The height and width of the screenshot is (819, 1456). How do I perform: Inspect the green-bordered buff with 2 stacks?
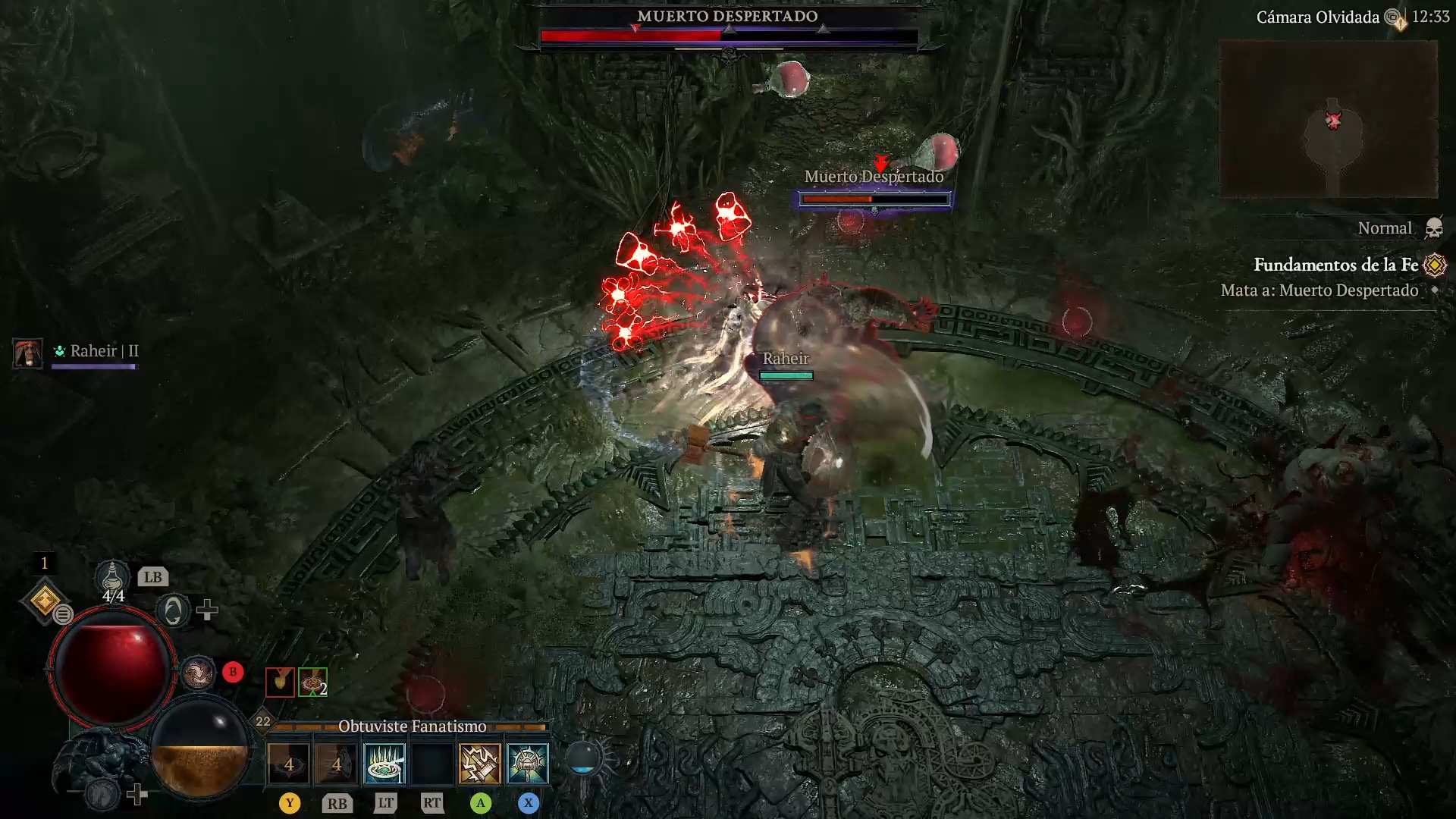click(x=312, y=682)
